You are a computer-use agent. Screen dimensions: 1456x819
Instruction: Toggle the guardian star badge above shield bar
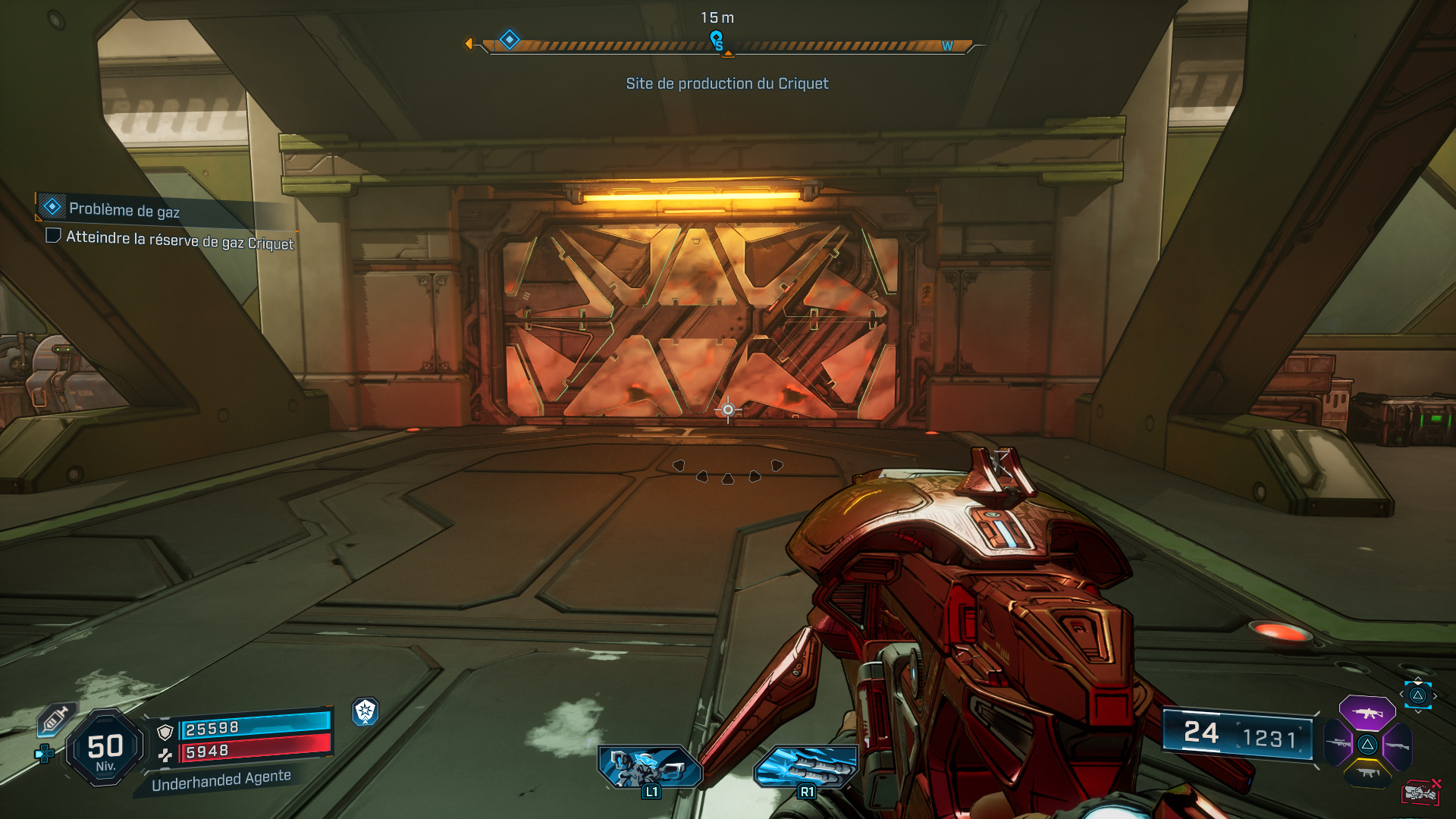point(366,714)
